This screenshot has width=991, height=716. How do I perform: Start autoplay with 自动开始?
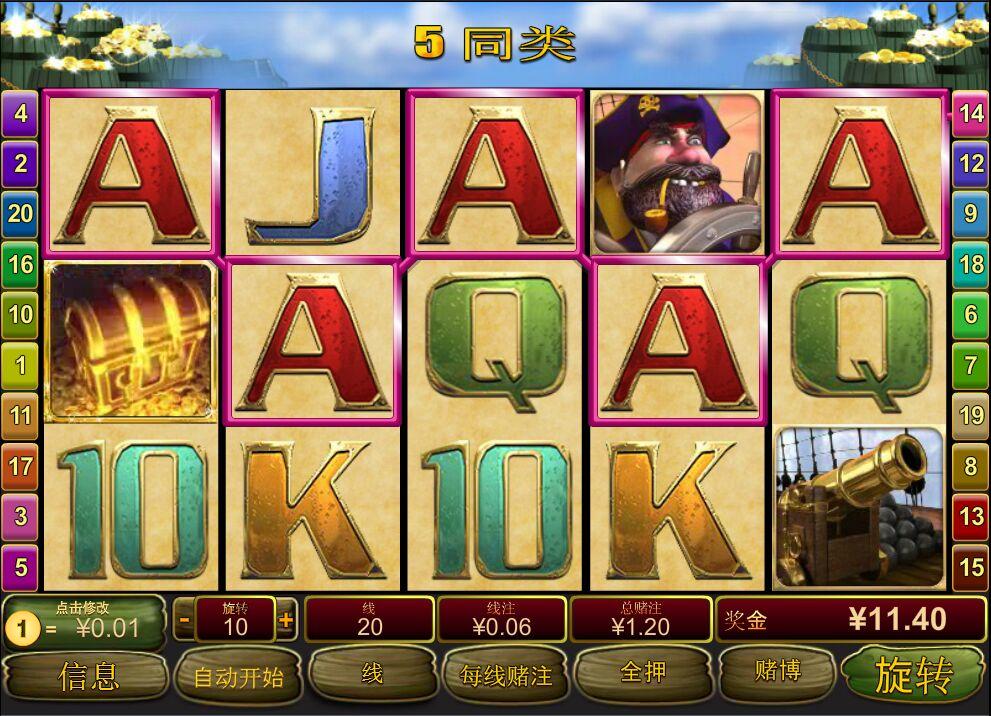click(x=238, y=677)
